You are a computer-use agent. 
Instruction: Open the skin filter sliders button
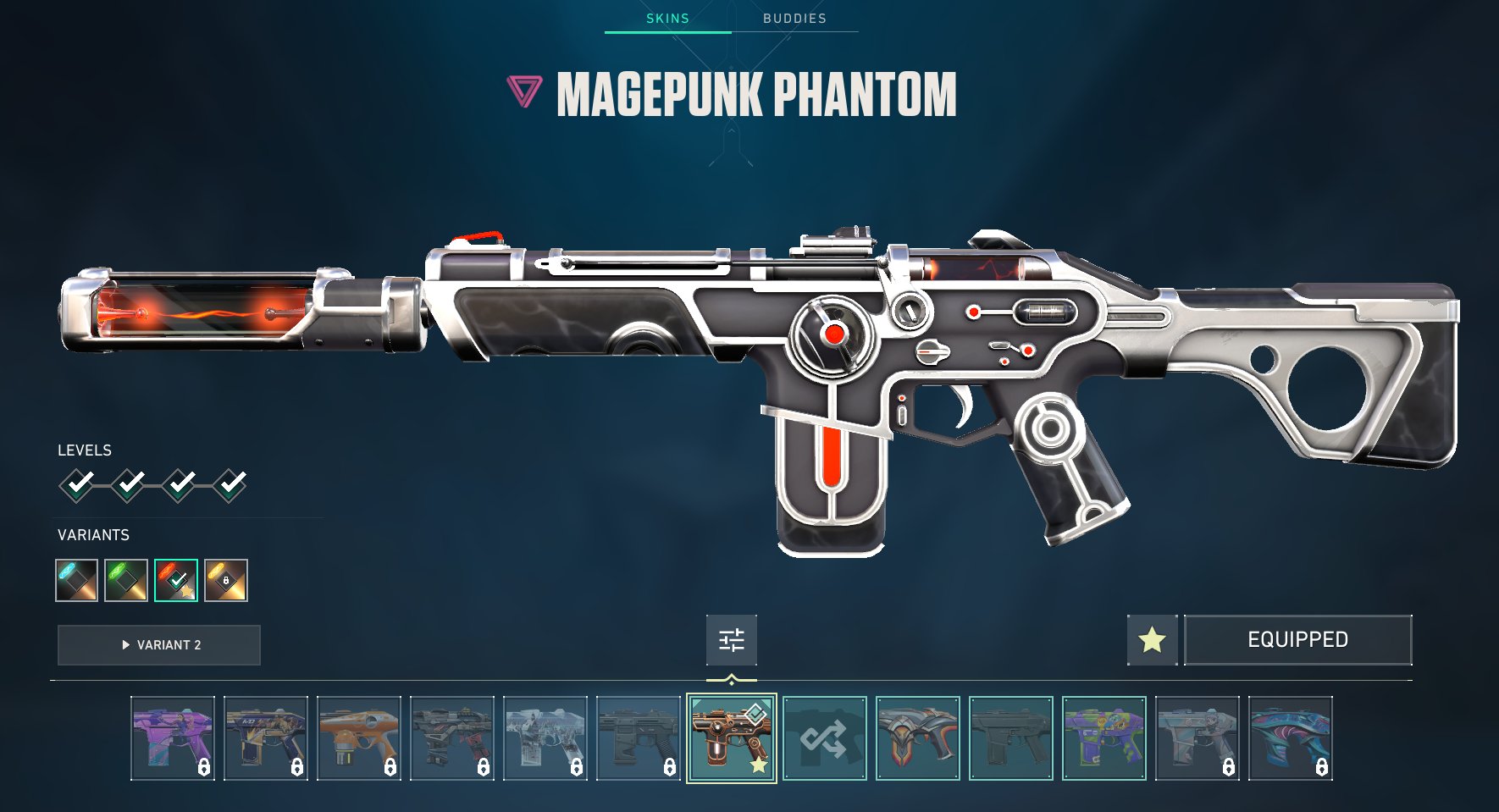(732, 640)
